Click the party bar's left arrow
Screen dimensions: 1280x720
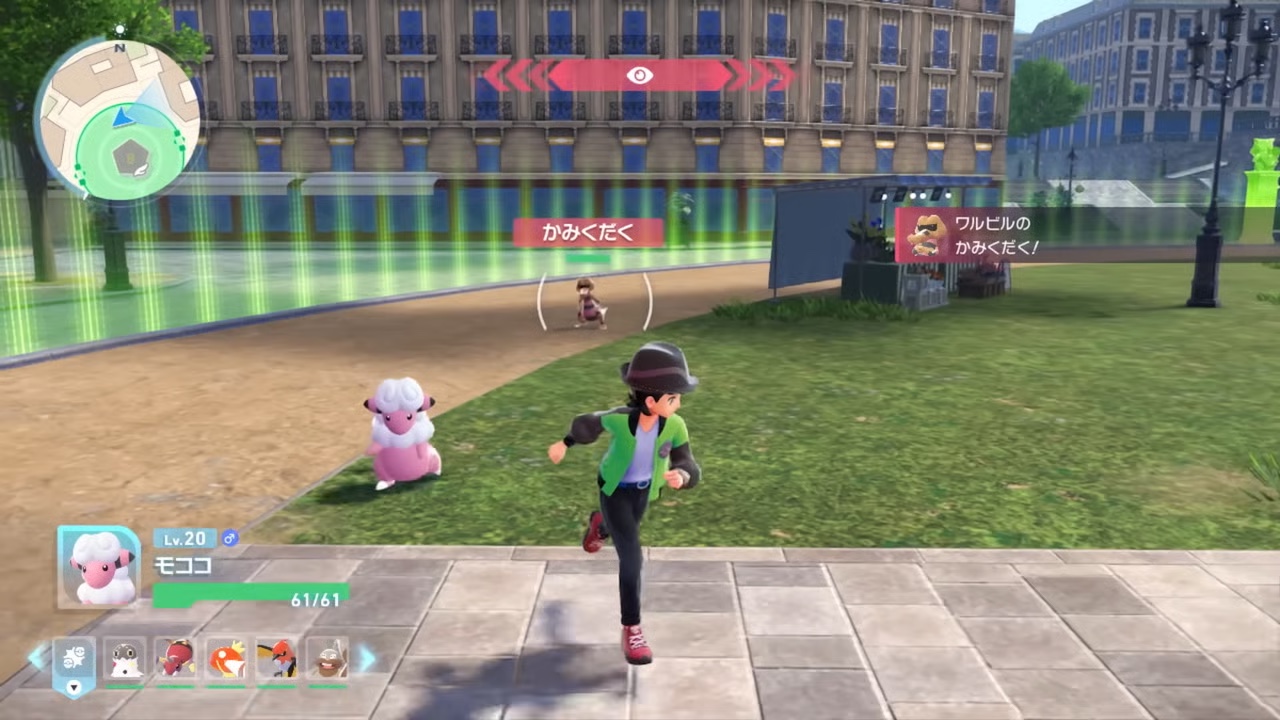(37, 658)
